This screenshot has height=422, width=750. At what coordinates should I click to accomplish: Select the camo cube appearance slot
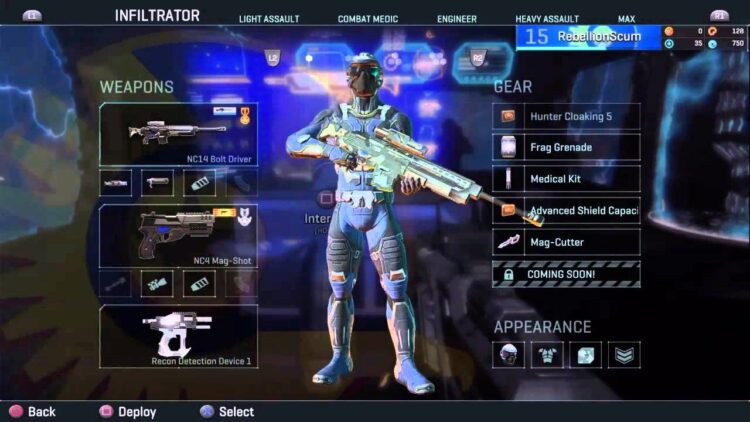pyautogui.click(x=586, y=354)
